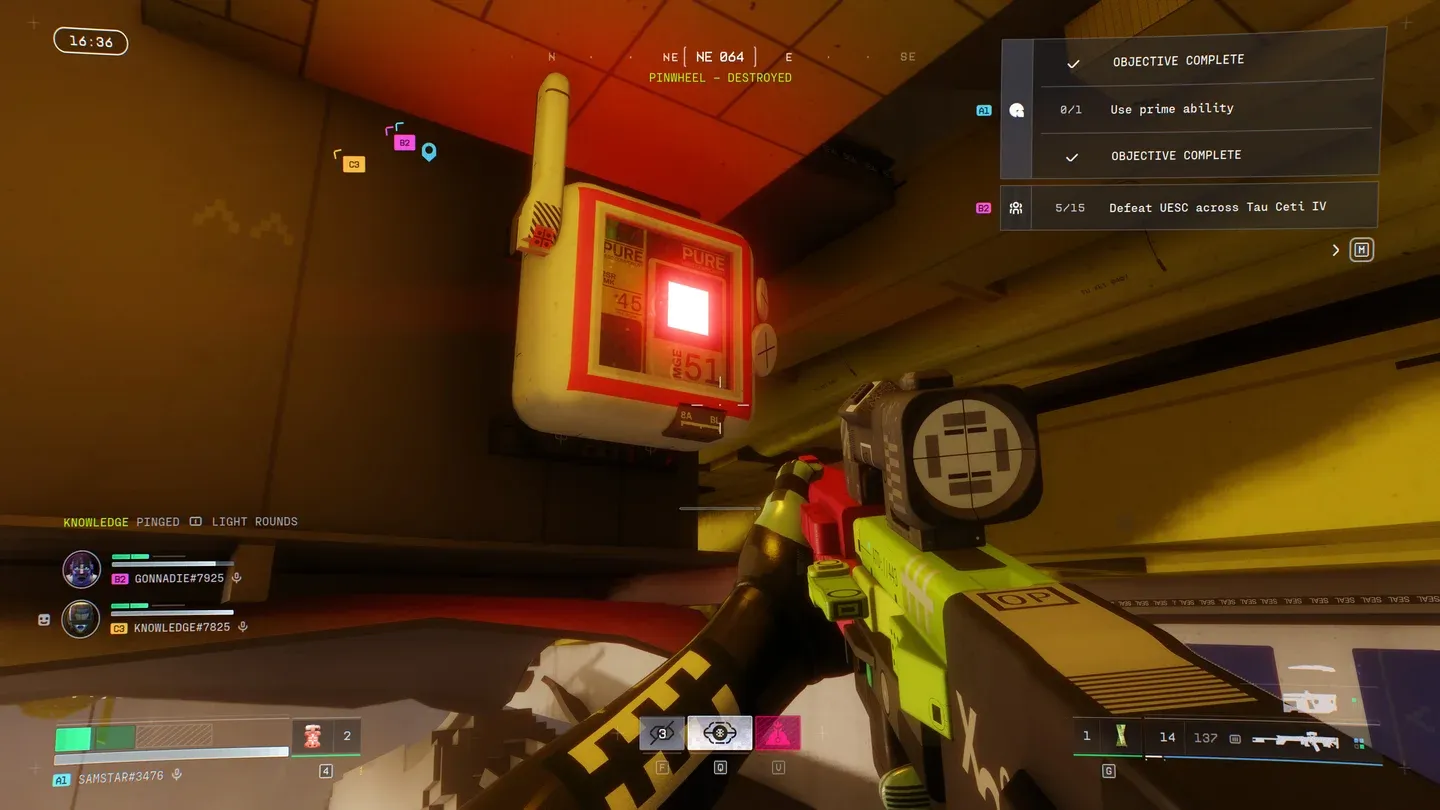Click the blue location ping on the compass

tap(429, 152)
